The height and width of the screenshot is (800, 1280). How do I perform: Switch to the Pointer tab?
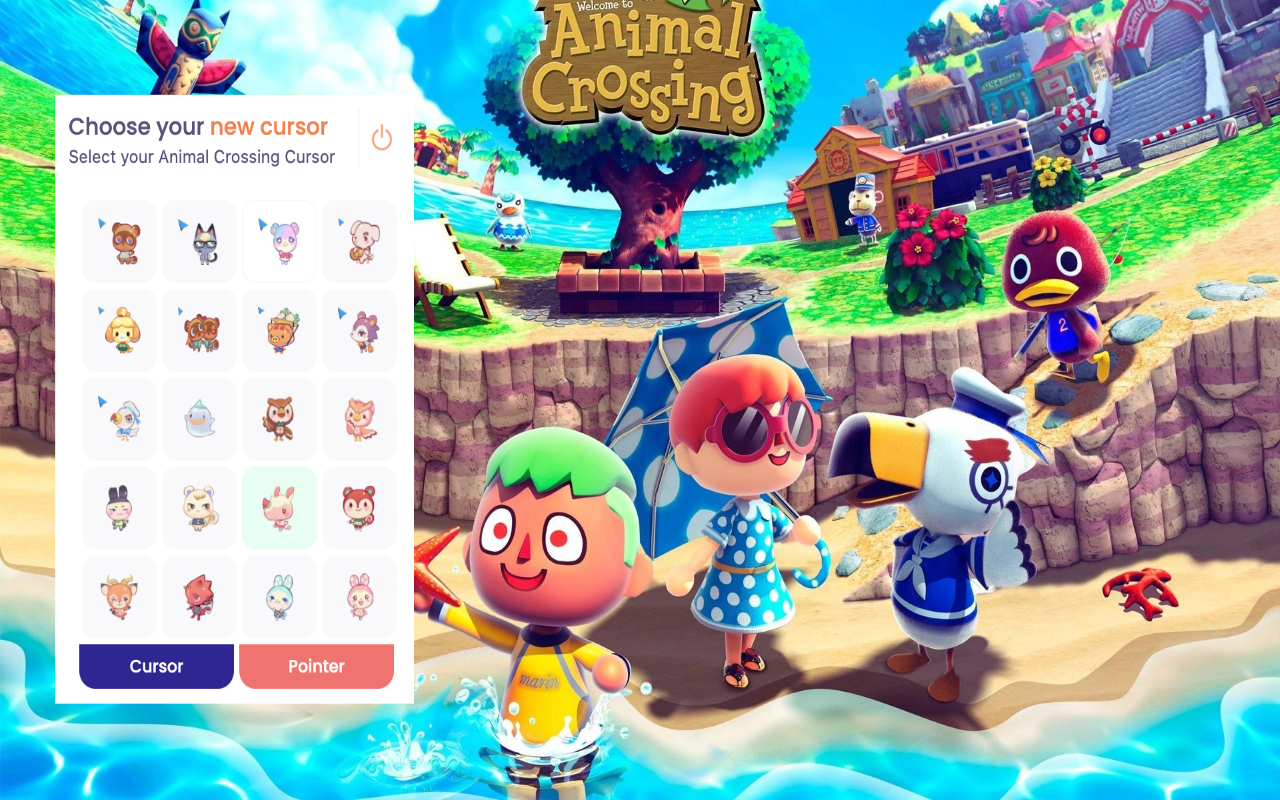316,665
